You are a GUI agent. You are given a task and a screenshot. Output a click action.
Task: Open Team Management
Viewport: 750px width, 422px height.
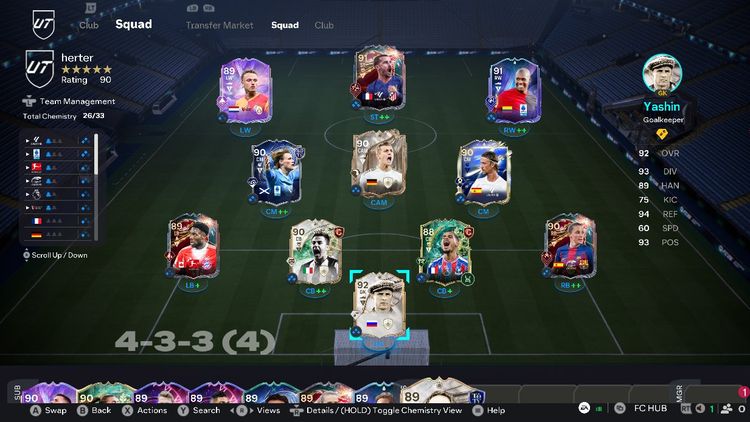[x=74, y=101]
